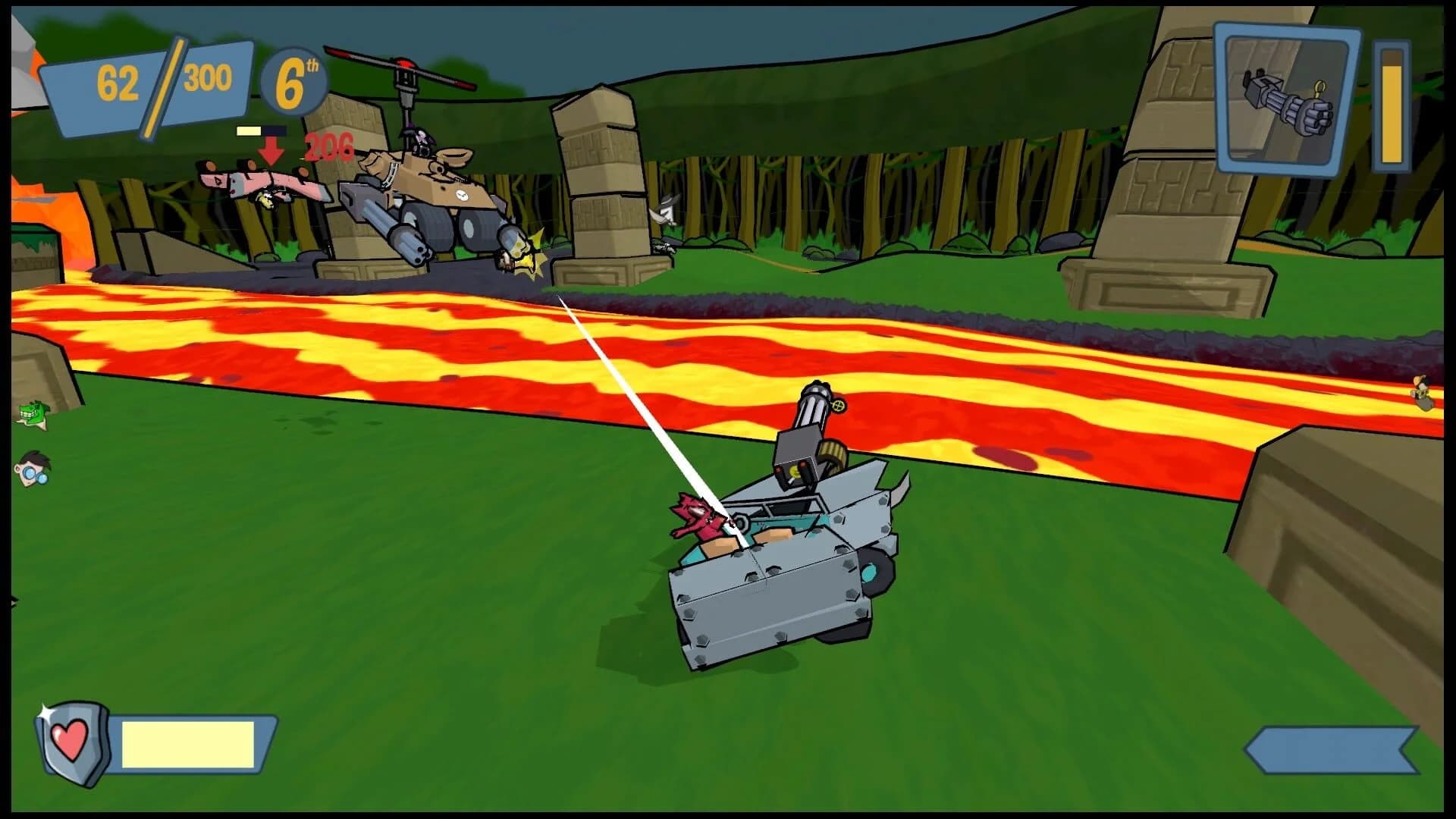Tap the 6th place position badge
Screen dimensions: 1456x819
[296, 80]
